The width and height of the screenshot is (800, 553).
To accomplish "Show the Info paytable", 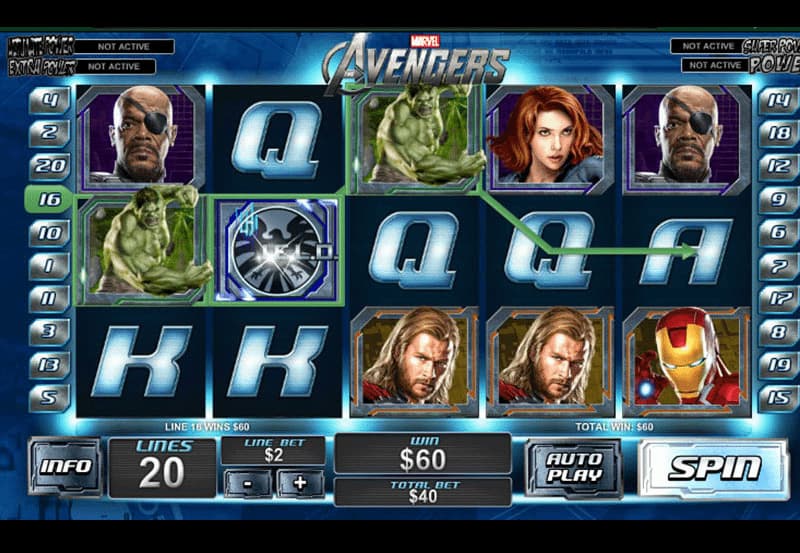I will tap(65, 467).
